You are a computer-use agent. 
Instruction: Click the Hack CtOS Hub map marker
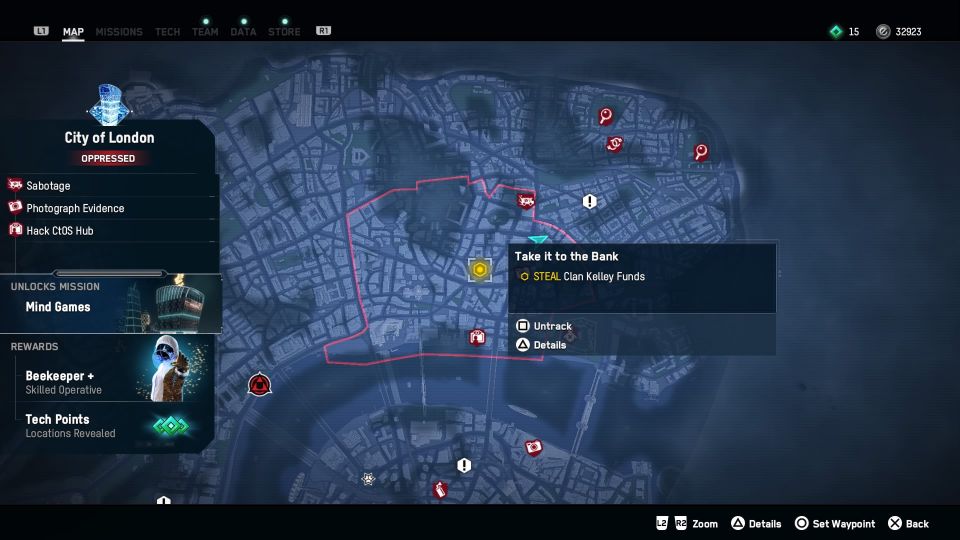pyautogui.click(x=477, y=337)
